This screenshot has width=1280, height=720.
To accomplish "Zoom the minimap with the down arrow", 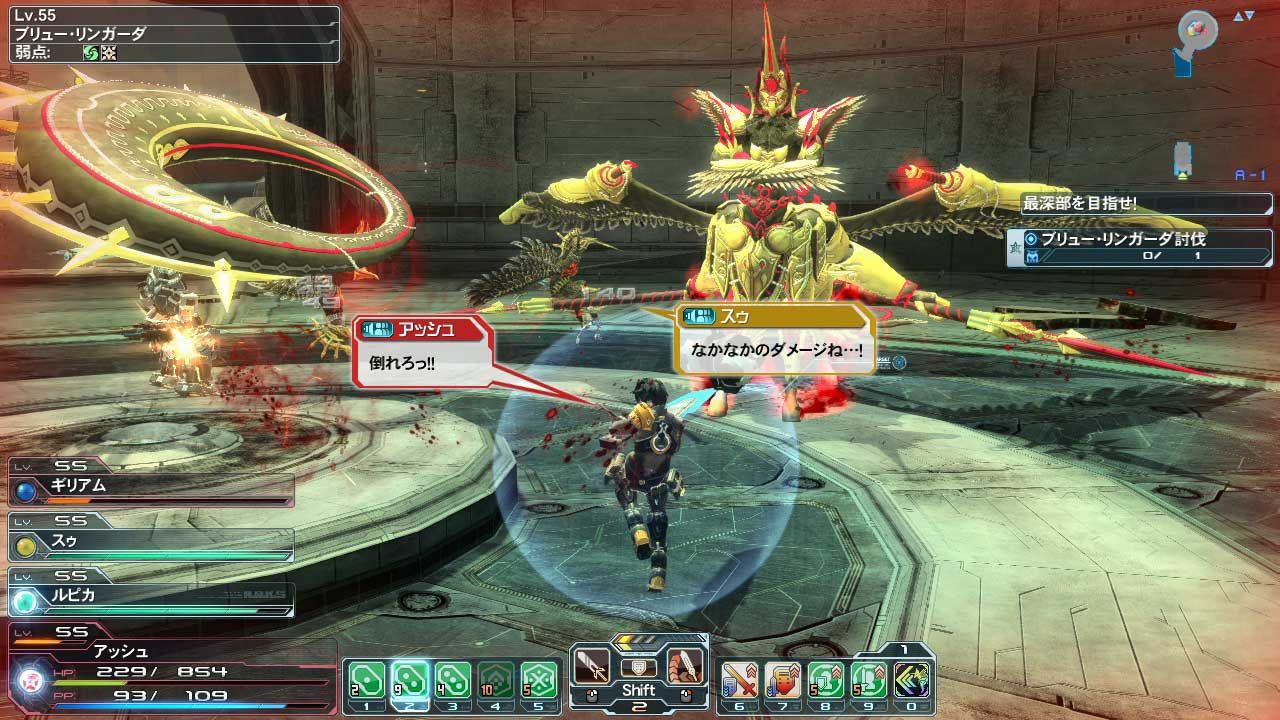I will click(x=1249, y=15).
